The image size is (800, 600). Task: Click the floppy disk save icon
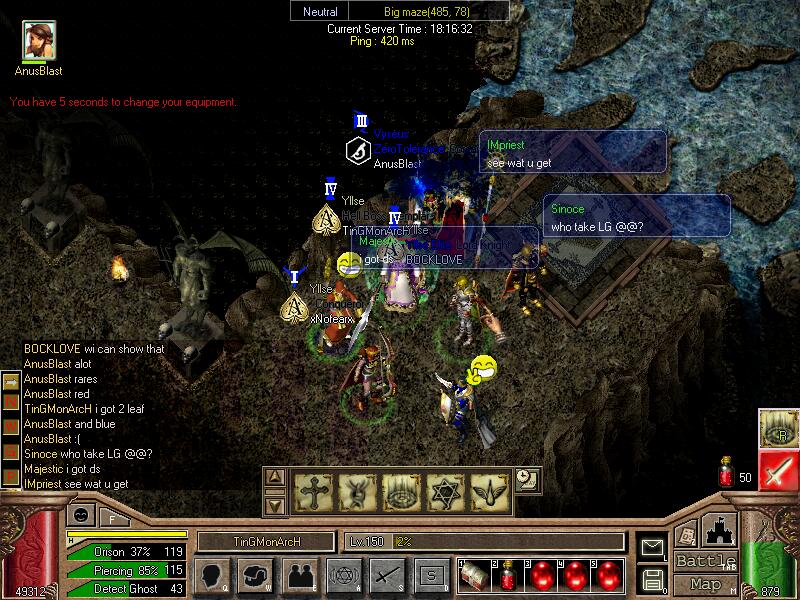653,578
